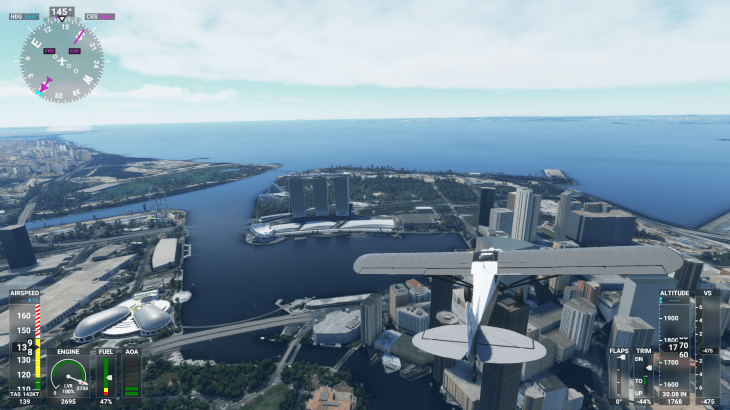
Task: Click the heading compass rose instrument
Action: click(x=61, y=60)
